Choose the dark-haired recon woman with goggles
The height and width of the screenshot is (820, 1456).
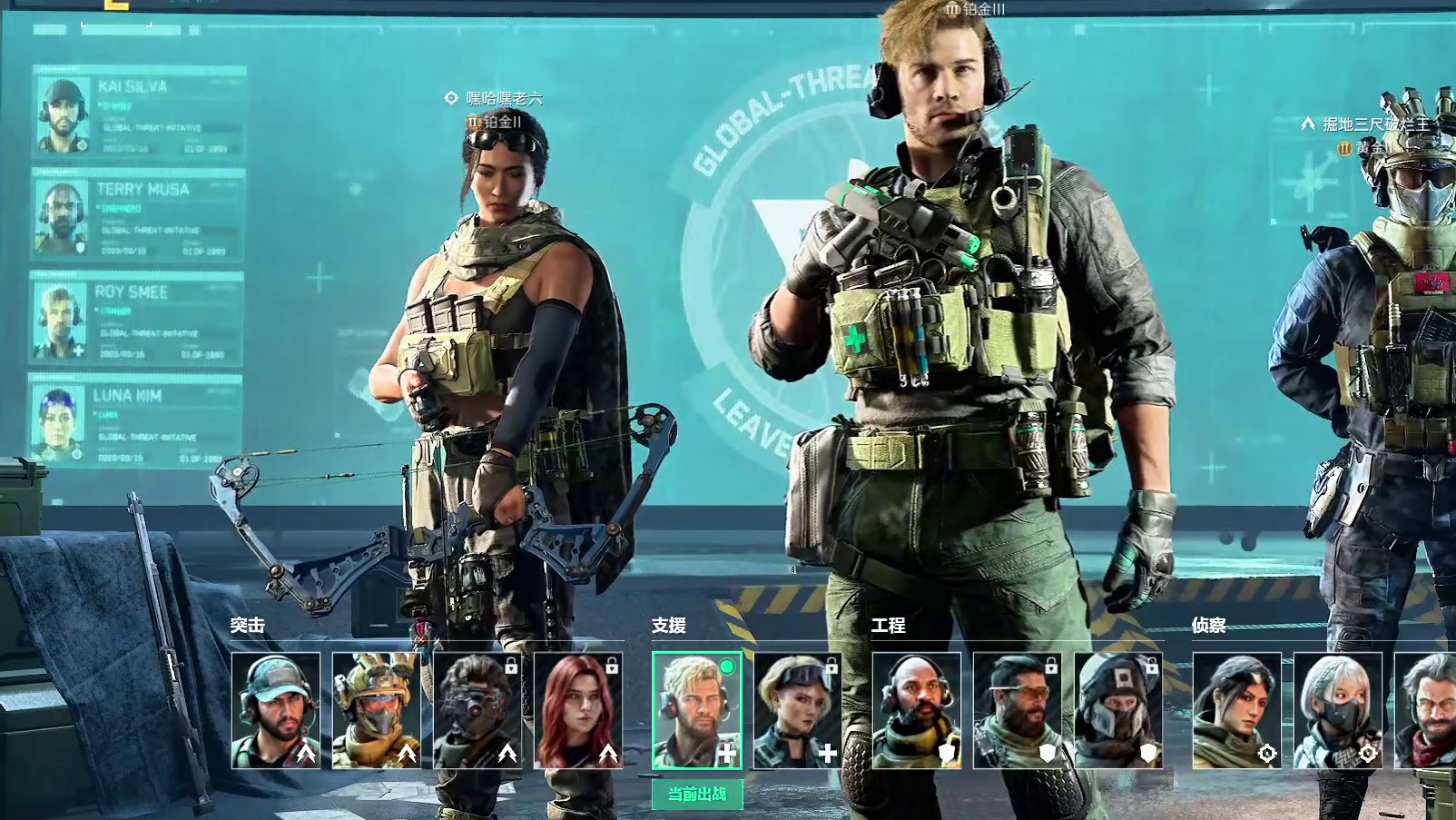point(1237,710)
